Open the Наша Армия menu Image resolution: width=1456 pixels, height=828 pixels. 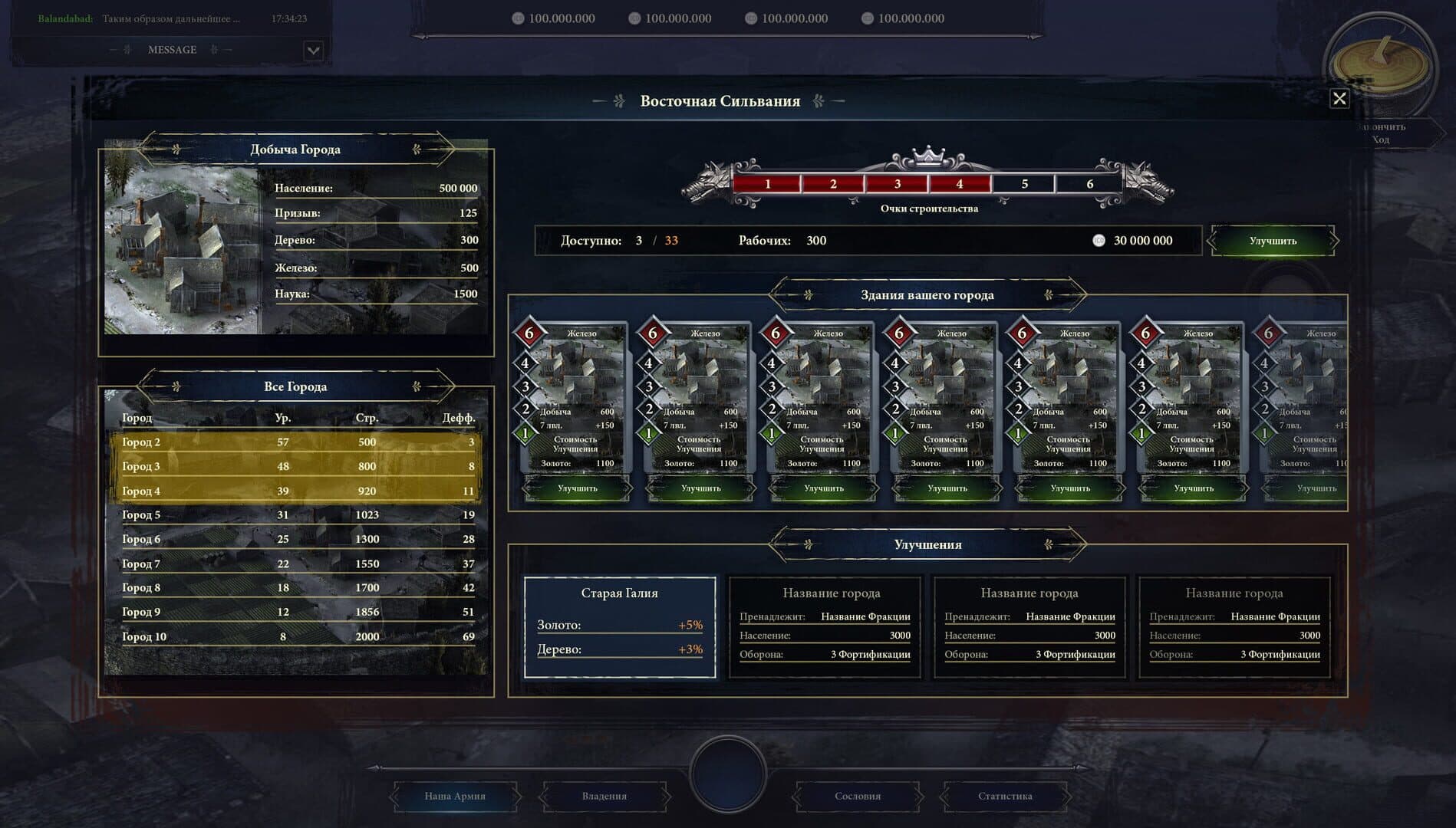point(455,796)
